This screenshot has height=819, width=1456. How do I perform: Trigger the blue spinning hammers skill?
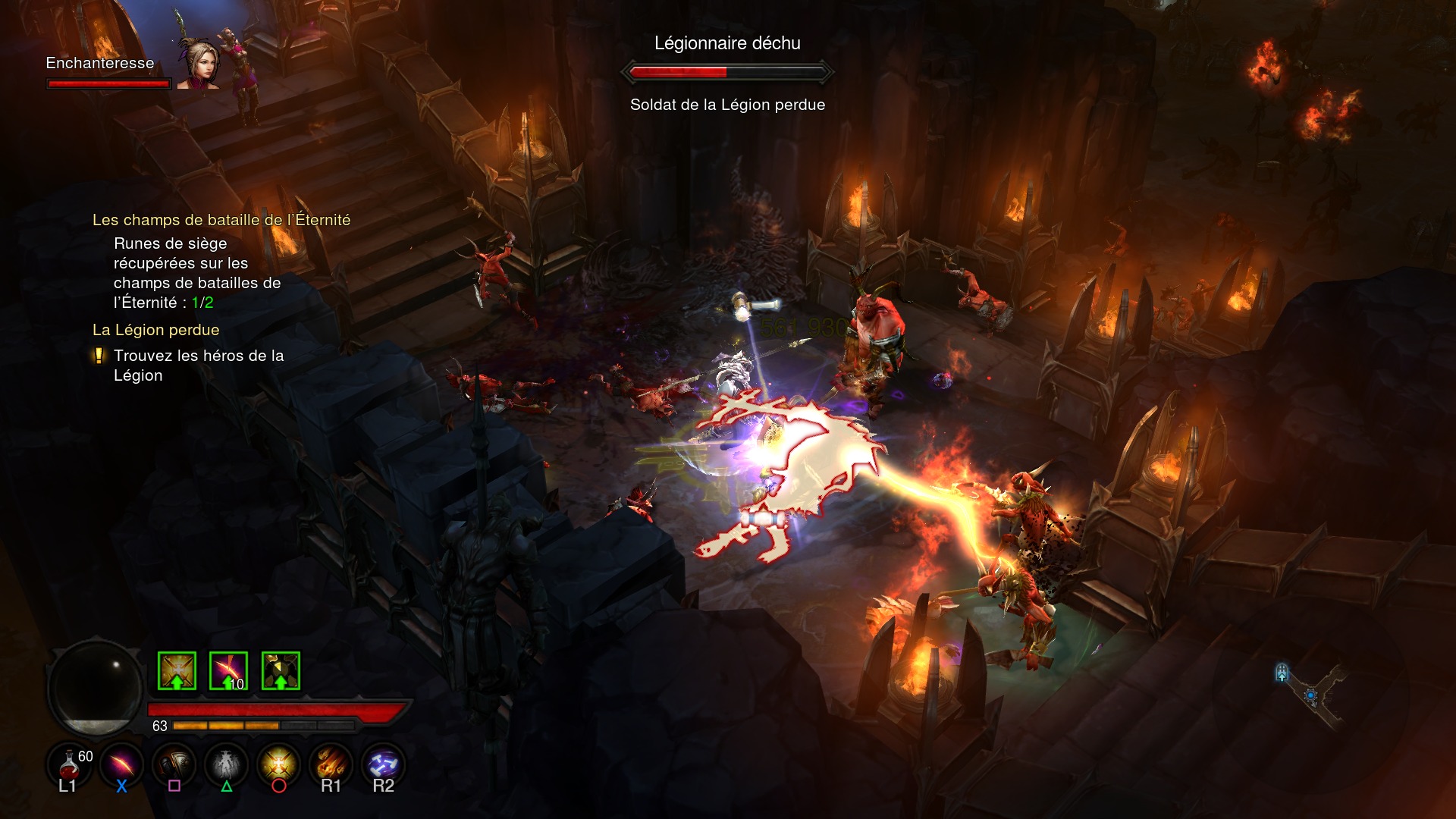[x=383, y=763]
